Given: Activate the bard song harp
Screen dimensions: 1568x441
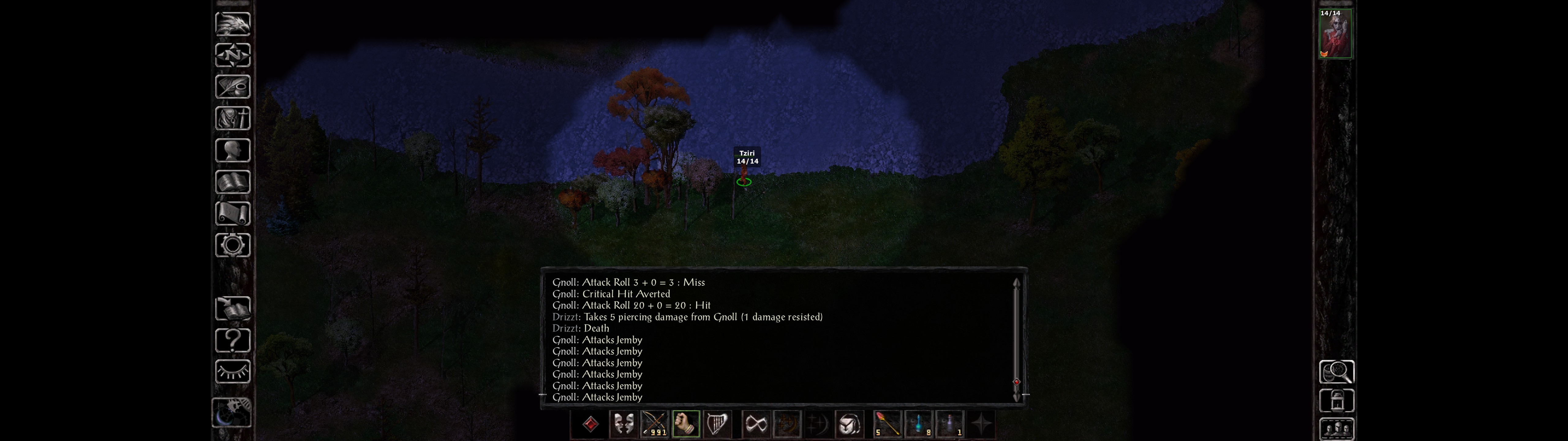Looking at the screenshot, I should (x=716, y=424).
